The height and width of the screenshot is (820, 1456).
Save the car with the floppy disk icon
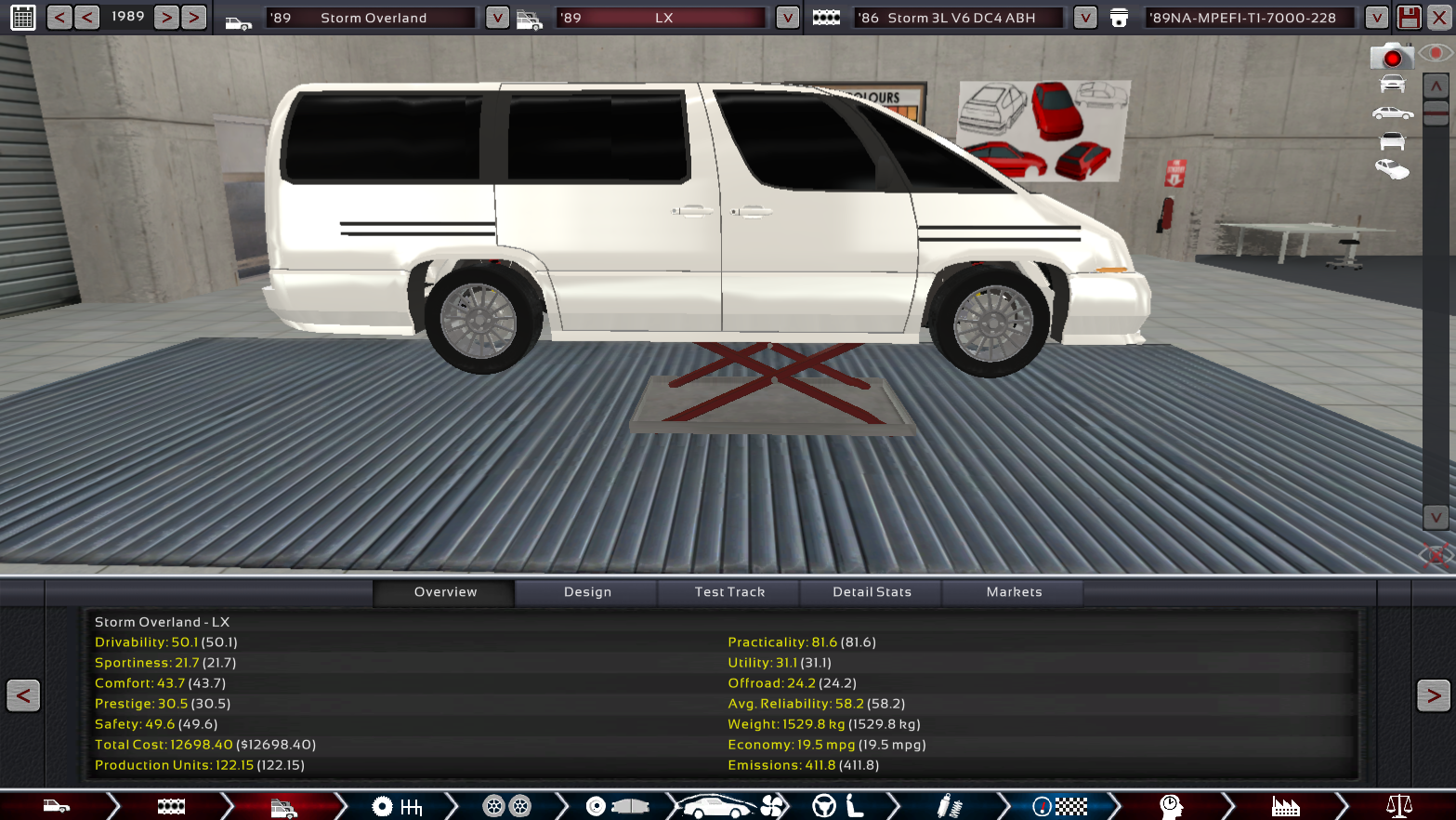click(1409, 18)
